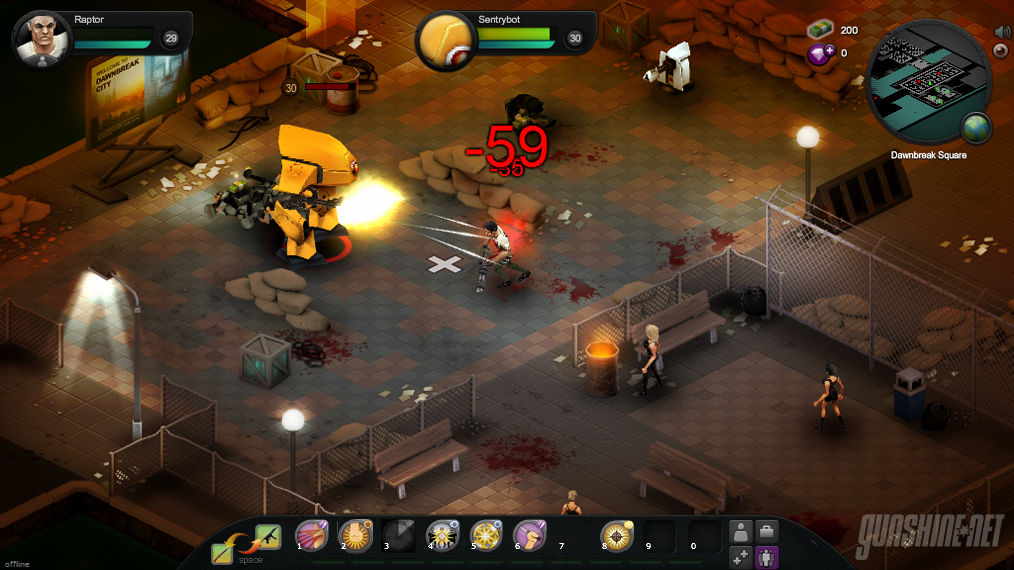Toggle sound with the speaker icon
Screen dimensions: 1014x570
tap(1000, 32)
